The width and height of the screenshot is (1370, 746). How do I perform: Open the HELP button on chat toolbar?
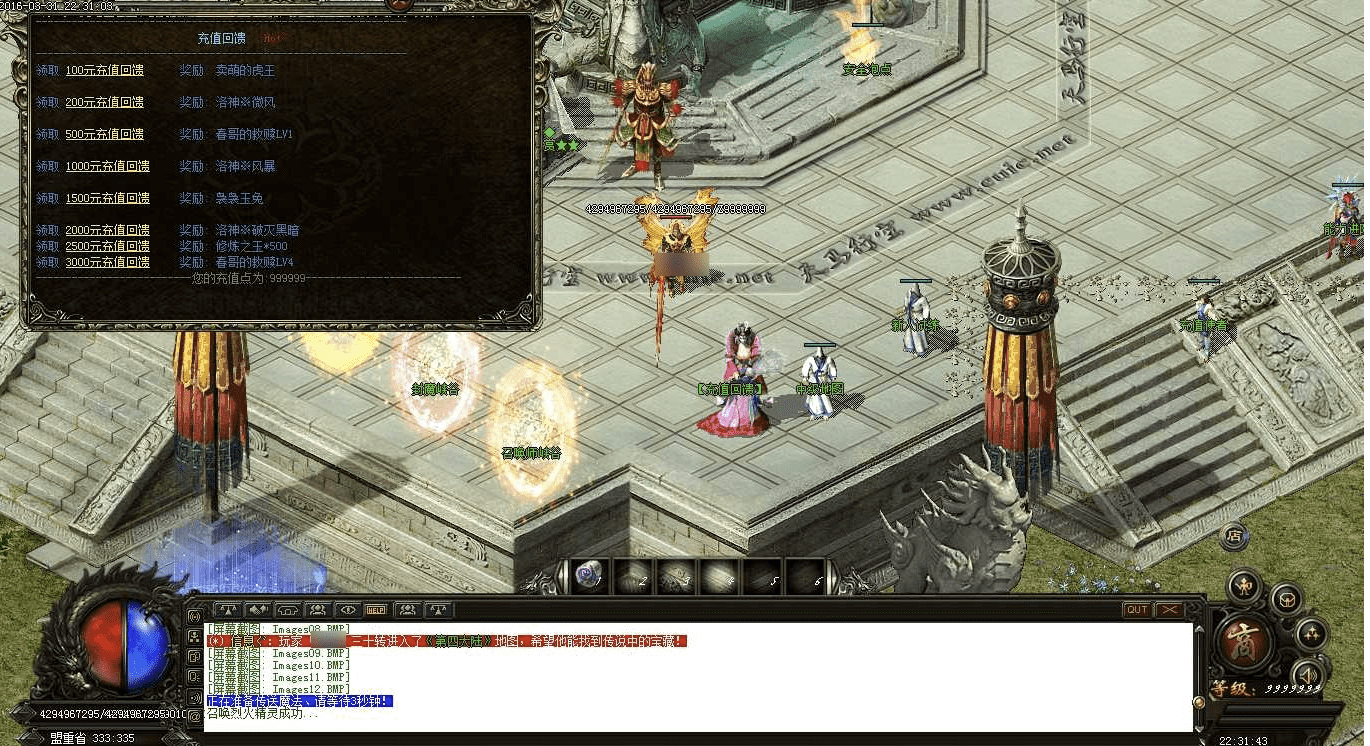click(377, 609)
